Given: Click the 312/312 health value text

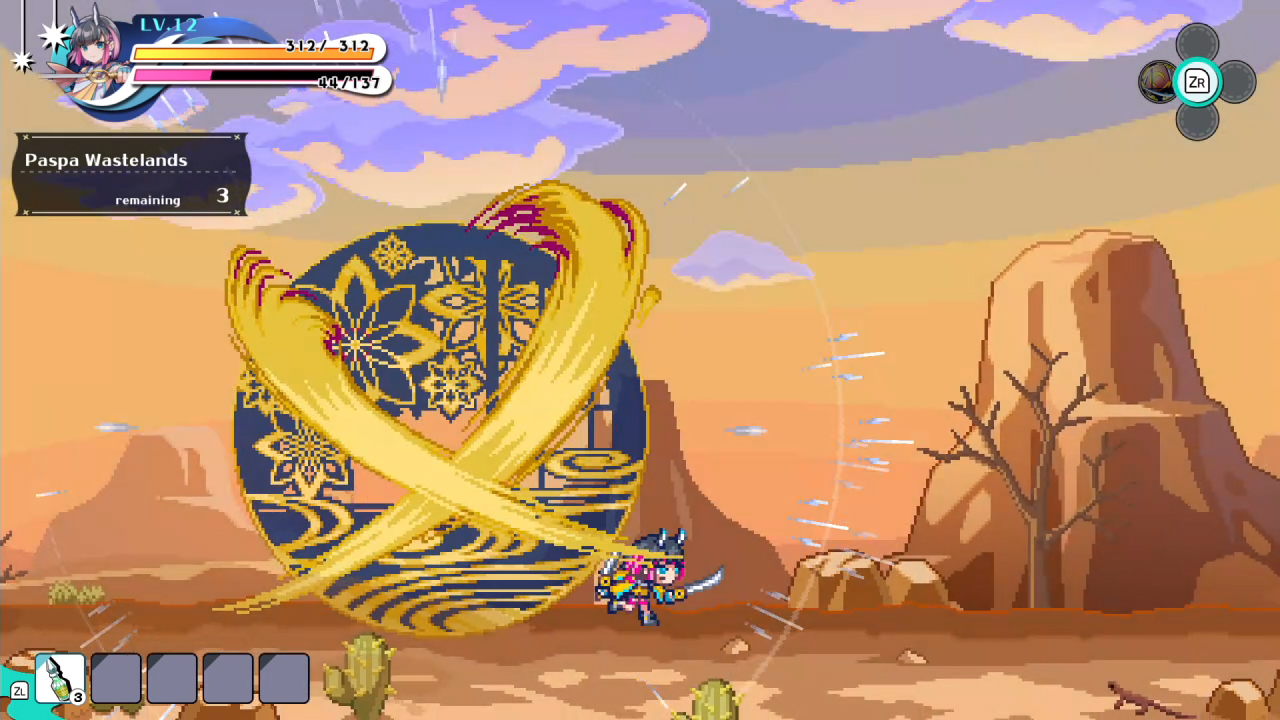Looking at the screenshot, I should click(330, 47).
